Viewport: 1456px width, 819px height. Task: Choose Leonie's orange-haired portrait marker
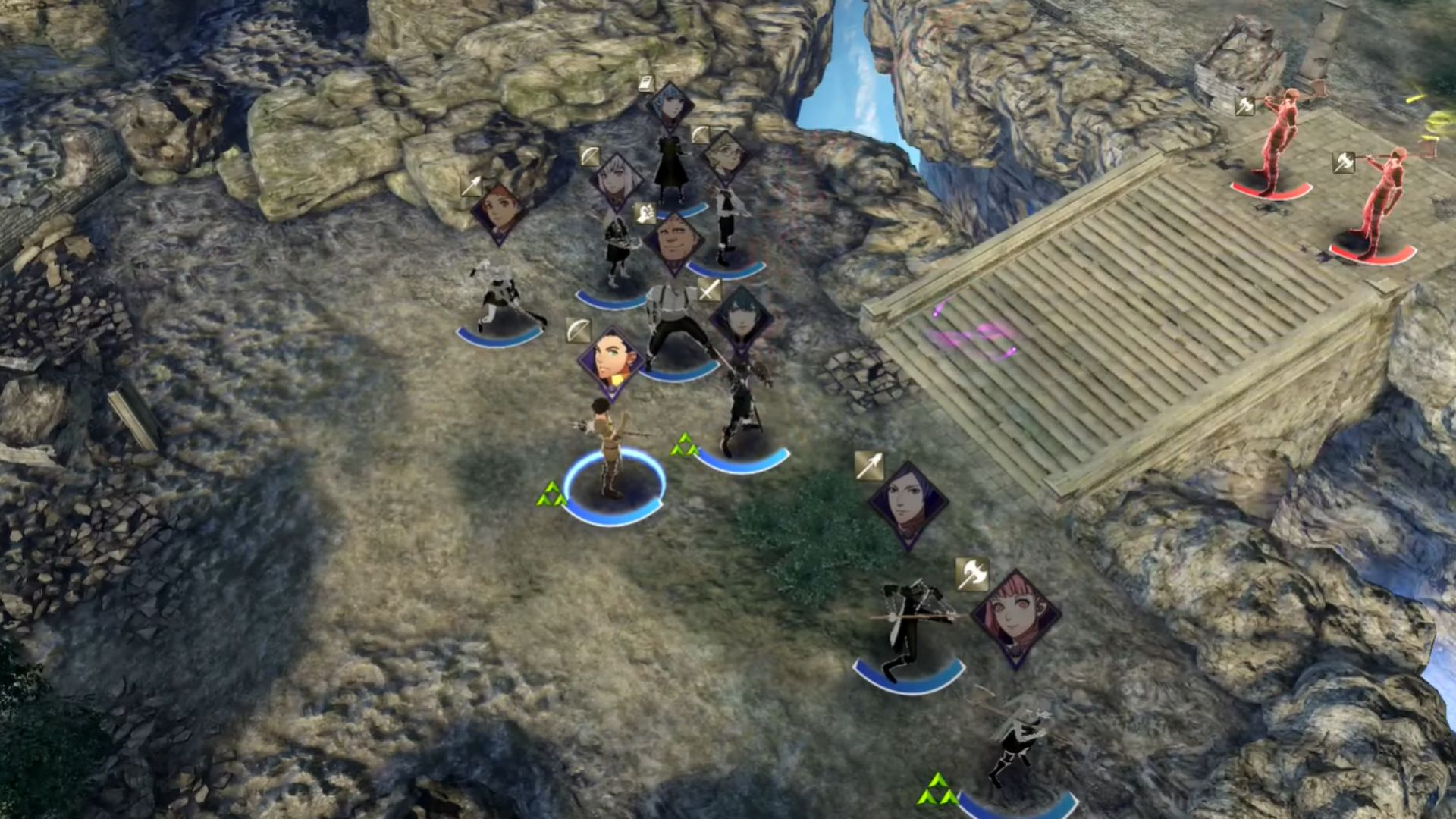[x=498, y=210]
